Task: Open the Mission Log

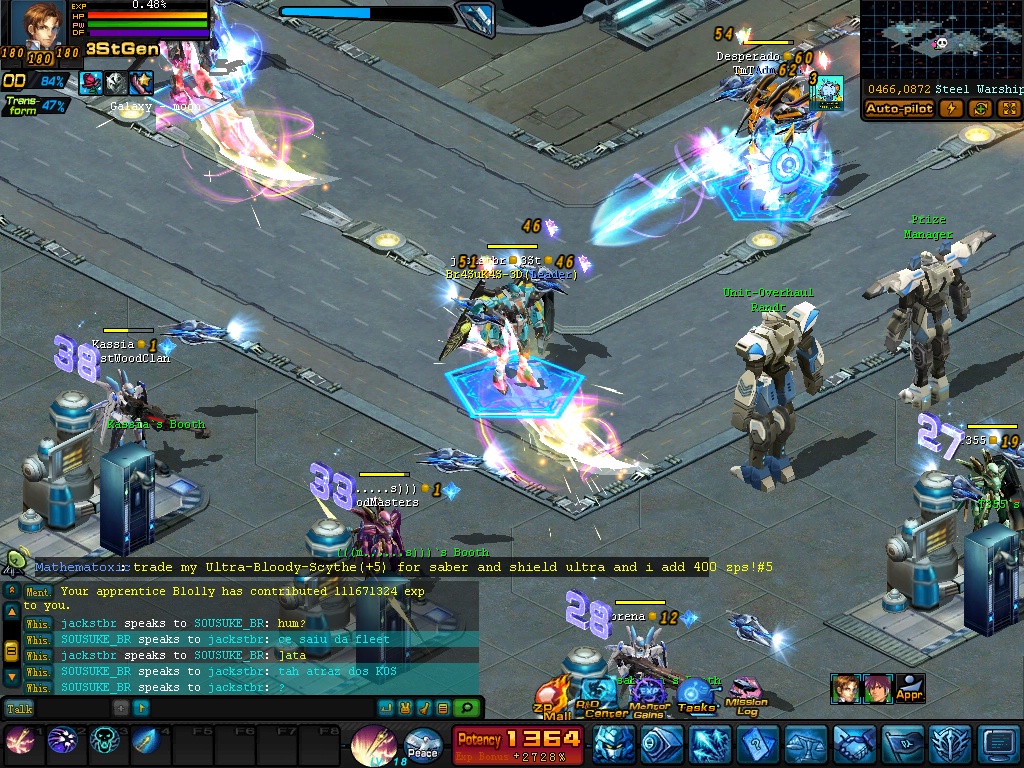Action: point(746,696)
